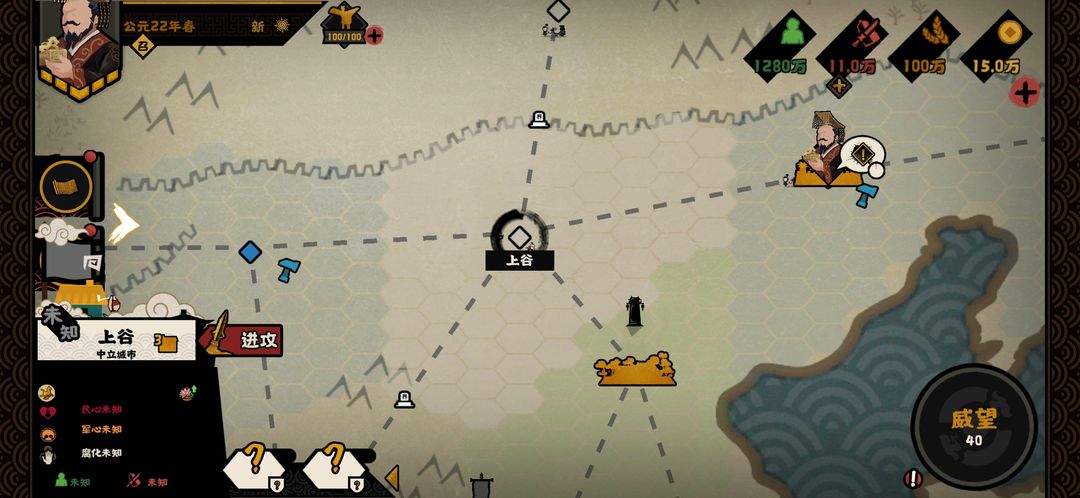1080x498 pixels.
Task: Select the 上谷 city marker on map
Action: 519,238
